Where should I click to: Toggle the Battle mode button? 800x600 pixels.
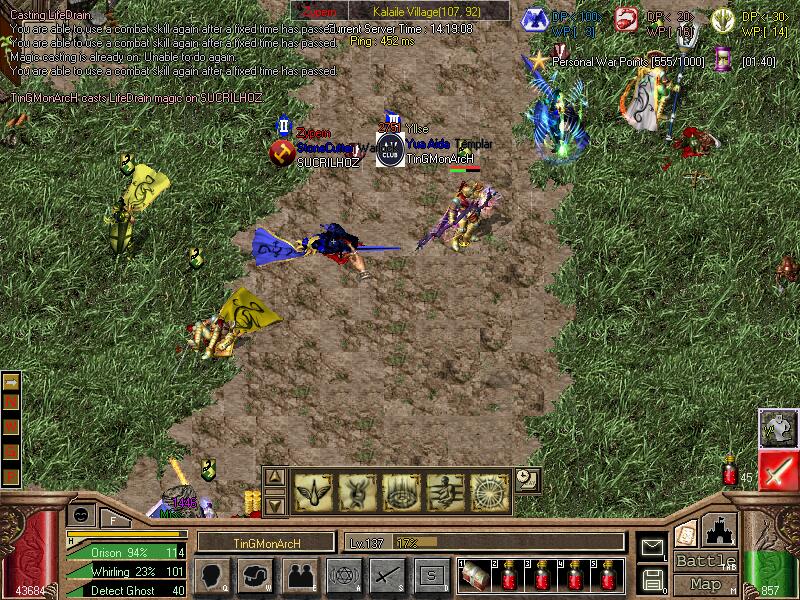705,561
